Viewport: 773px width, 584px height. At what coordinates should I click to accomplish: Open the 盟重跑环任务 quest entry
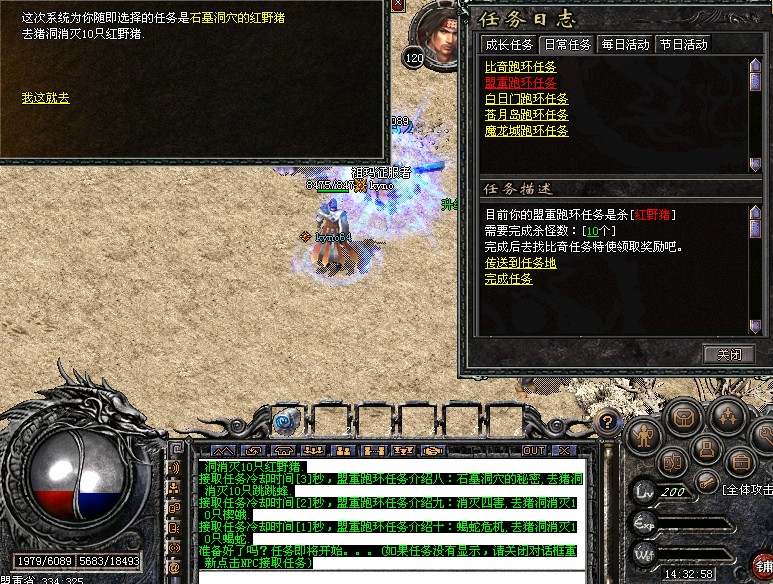[521, 83]
